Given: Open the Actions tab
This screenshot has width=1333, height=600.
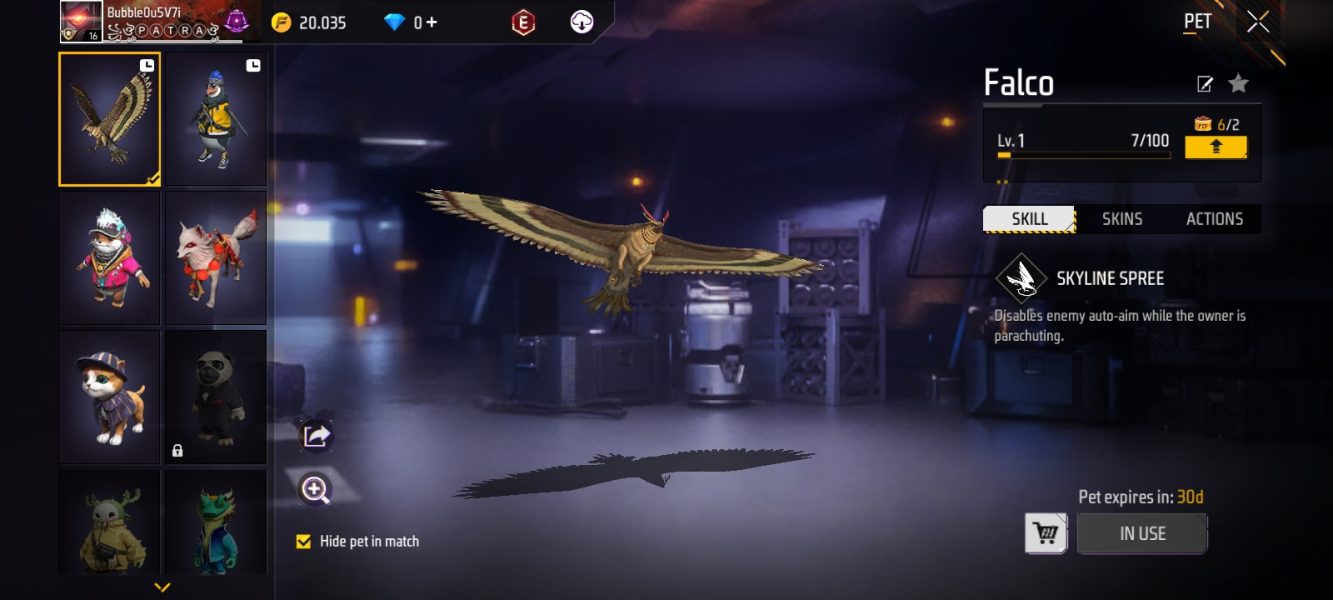Looking at the screenshot, I should pyautogui.click(x=1214, y=219).
